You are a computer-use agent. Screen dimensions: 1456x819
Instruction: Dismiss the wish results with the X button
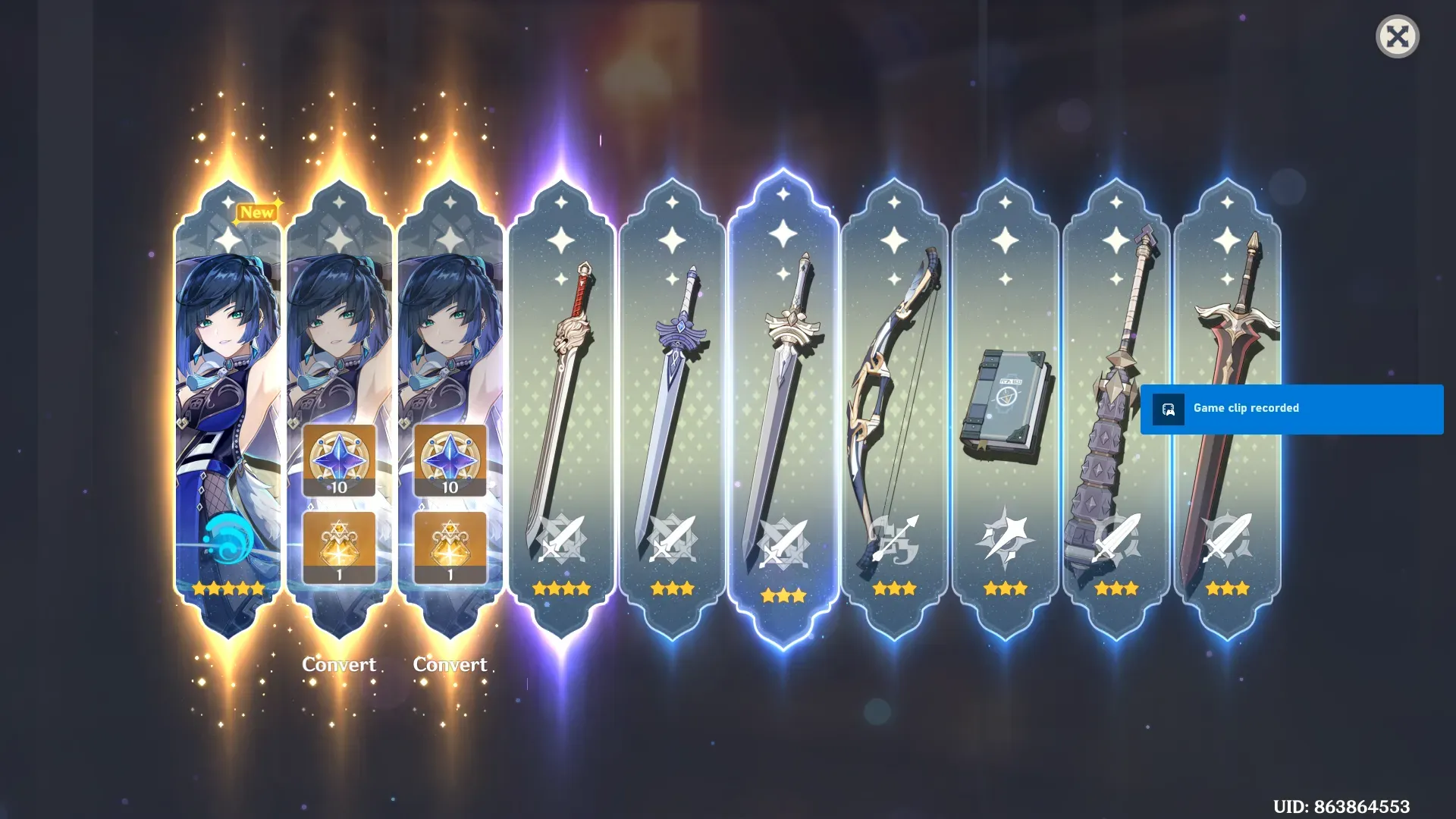coord(1399,36)
